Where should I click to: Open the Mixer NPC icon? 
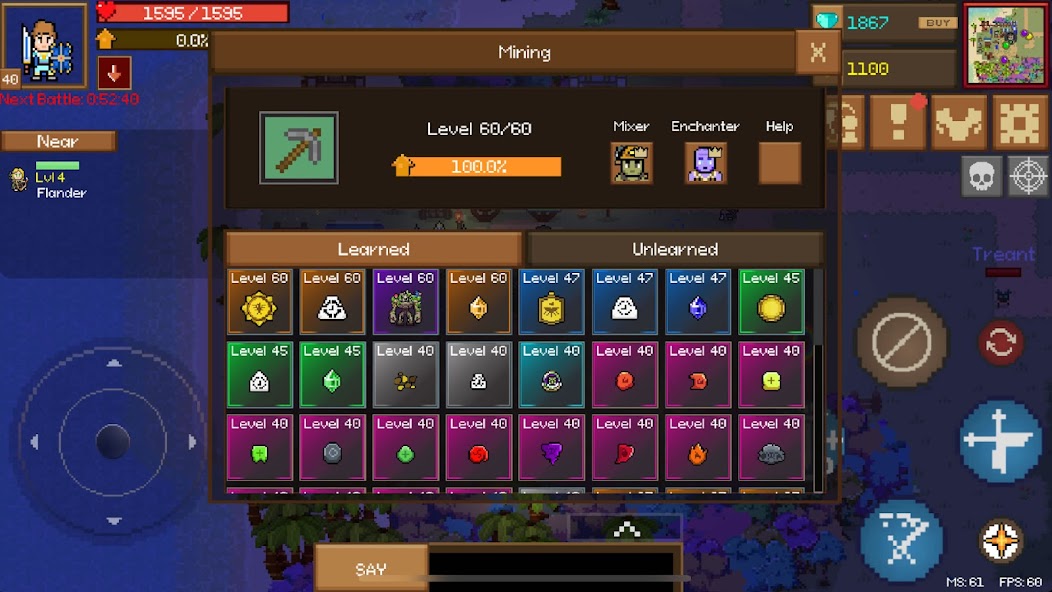[631, 163]
